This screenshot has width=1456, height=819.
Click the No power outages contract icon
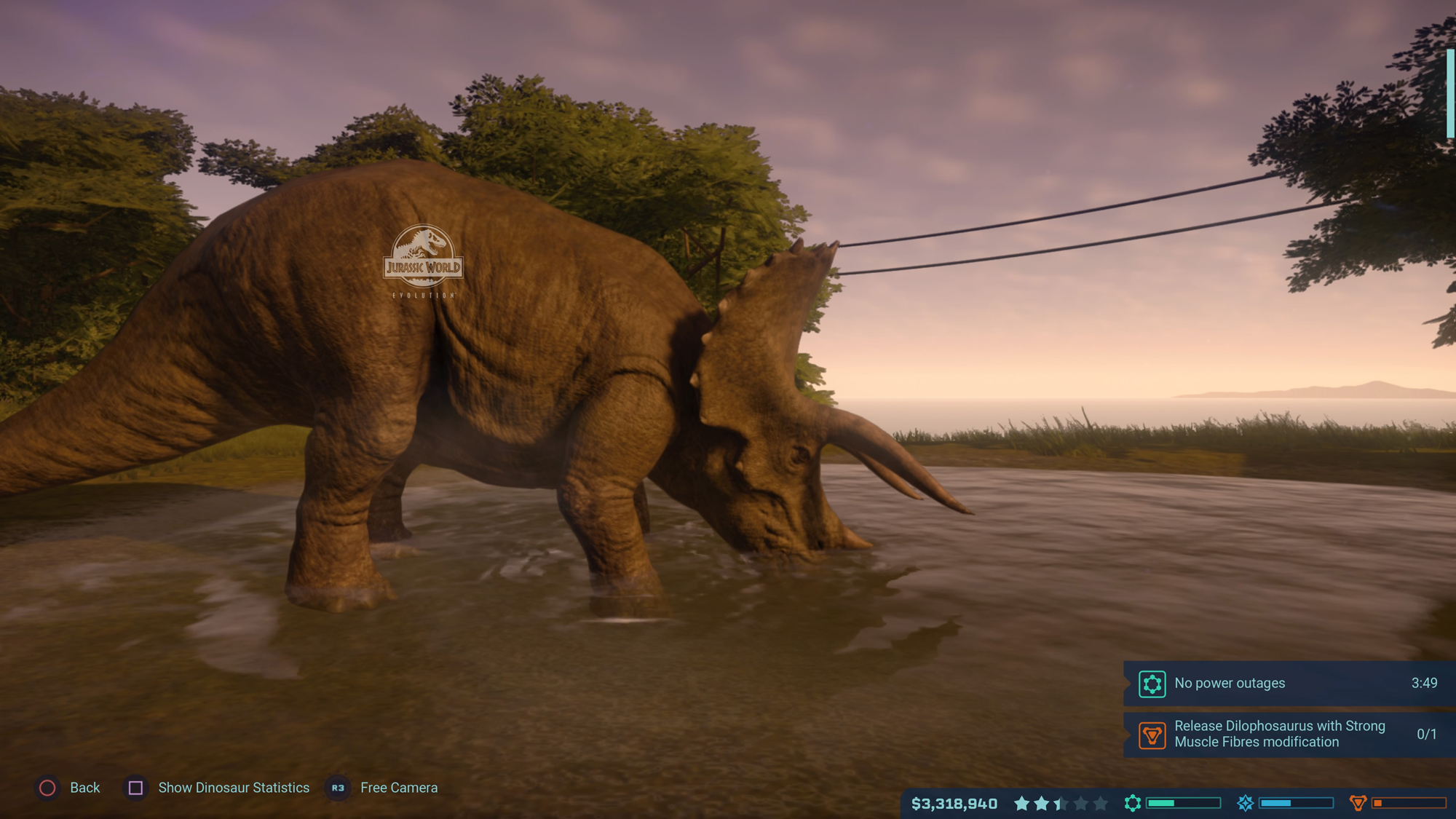pyautogui.click(x=1152, y=684)
